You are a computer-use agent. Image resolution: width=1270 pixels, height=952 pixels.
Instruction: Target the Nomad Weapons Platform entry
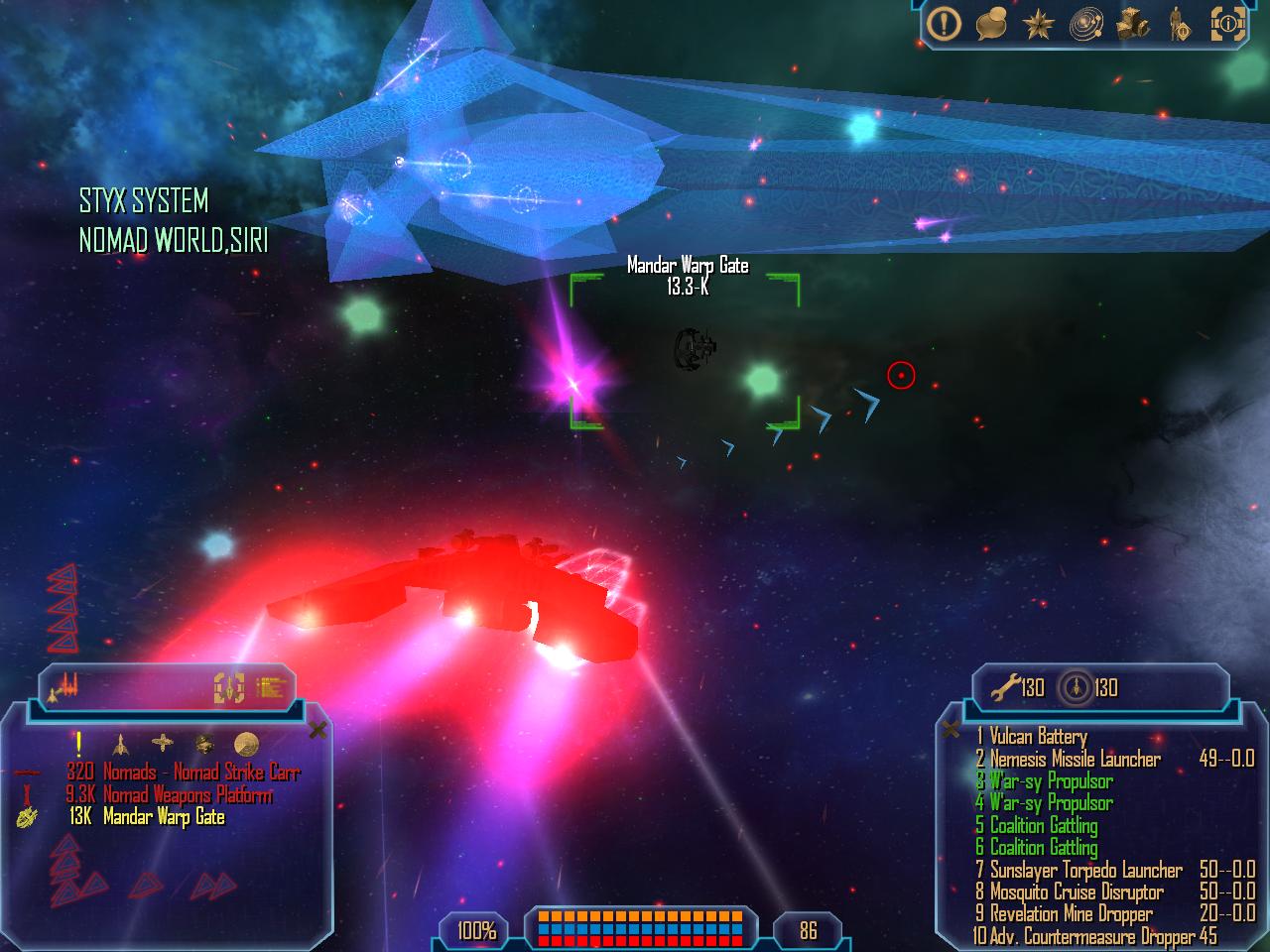pos(187,794)
